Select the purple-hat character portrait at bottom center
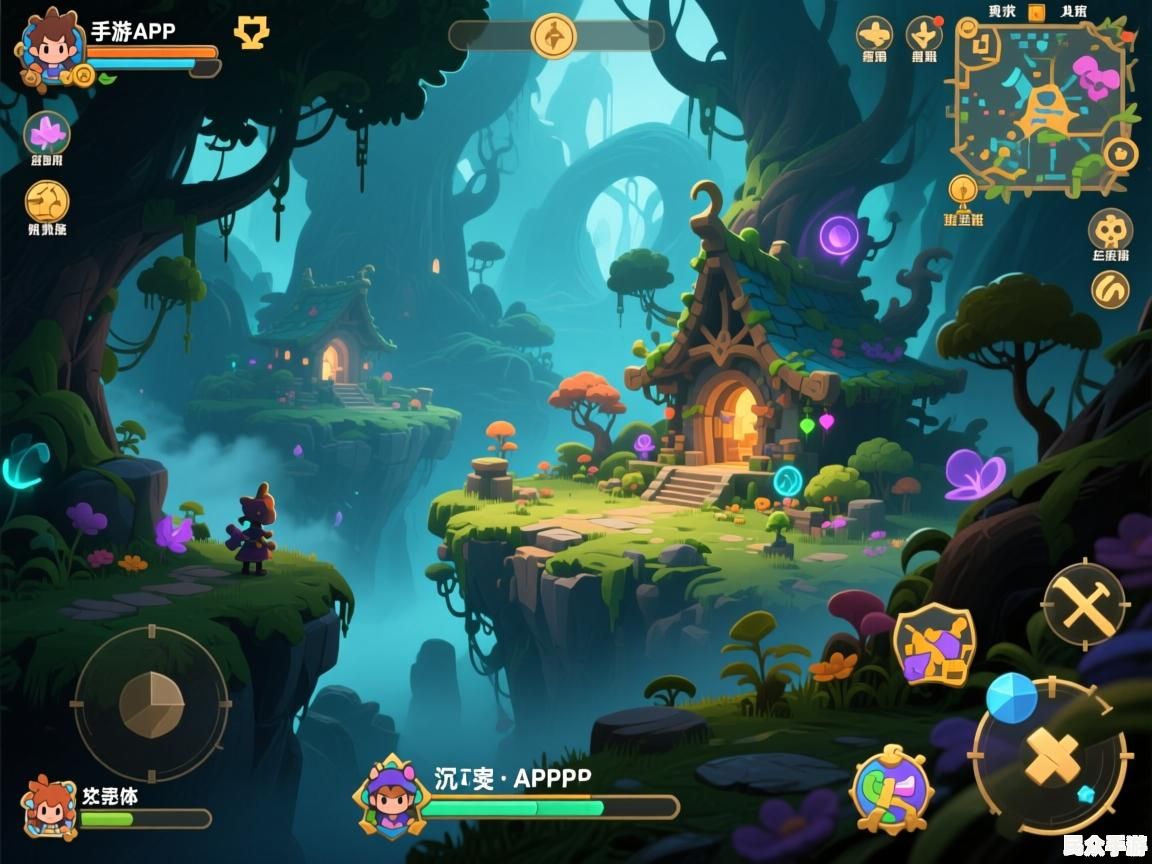This screenshot has width=1152, height=864. (392, 797)
